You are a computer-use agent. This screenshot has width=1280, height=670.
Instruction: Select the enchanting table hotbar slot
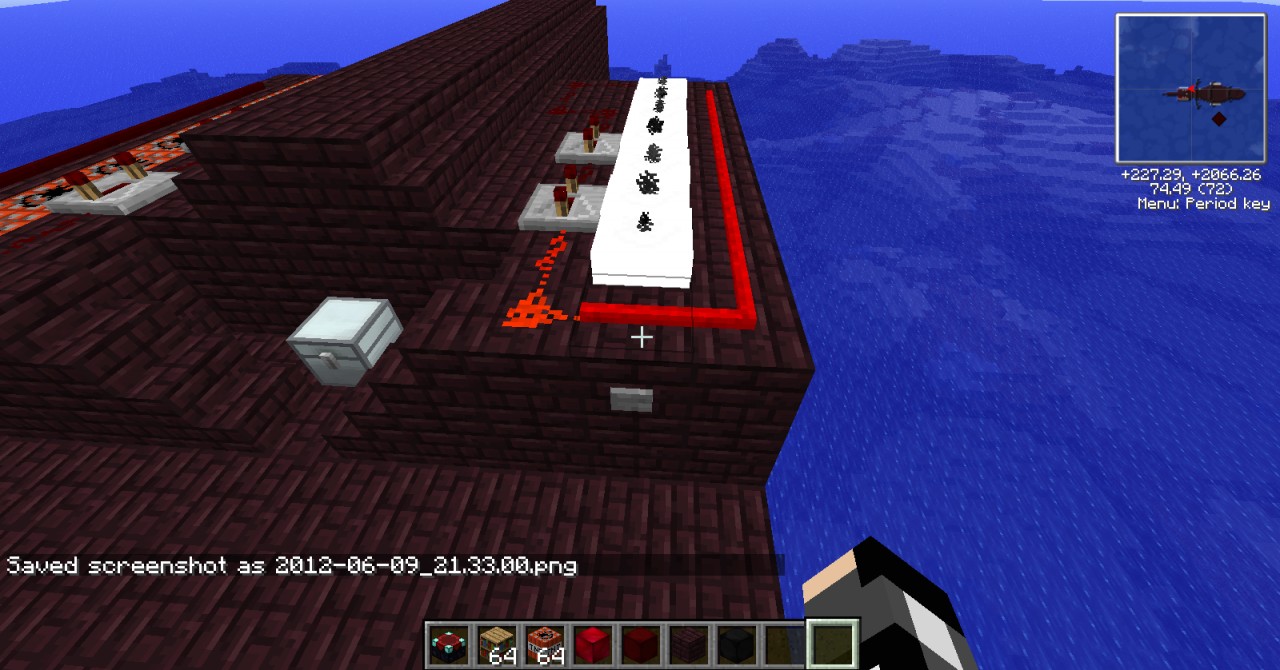point(447,643)
